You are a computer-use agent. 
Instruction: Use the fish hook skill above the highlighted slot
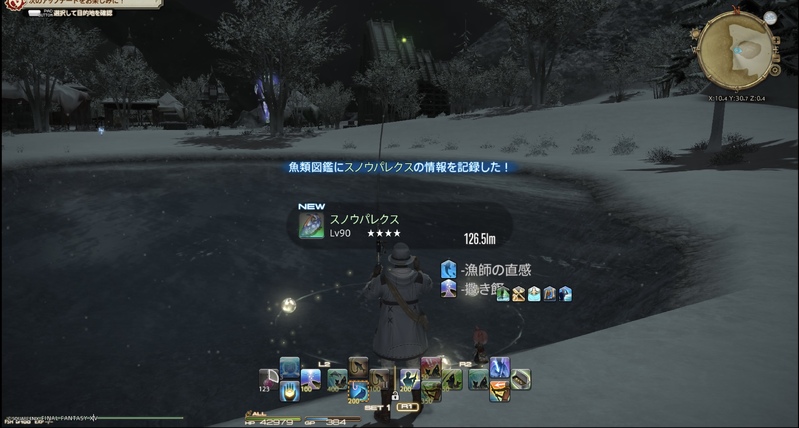coord(358,366)
